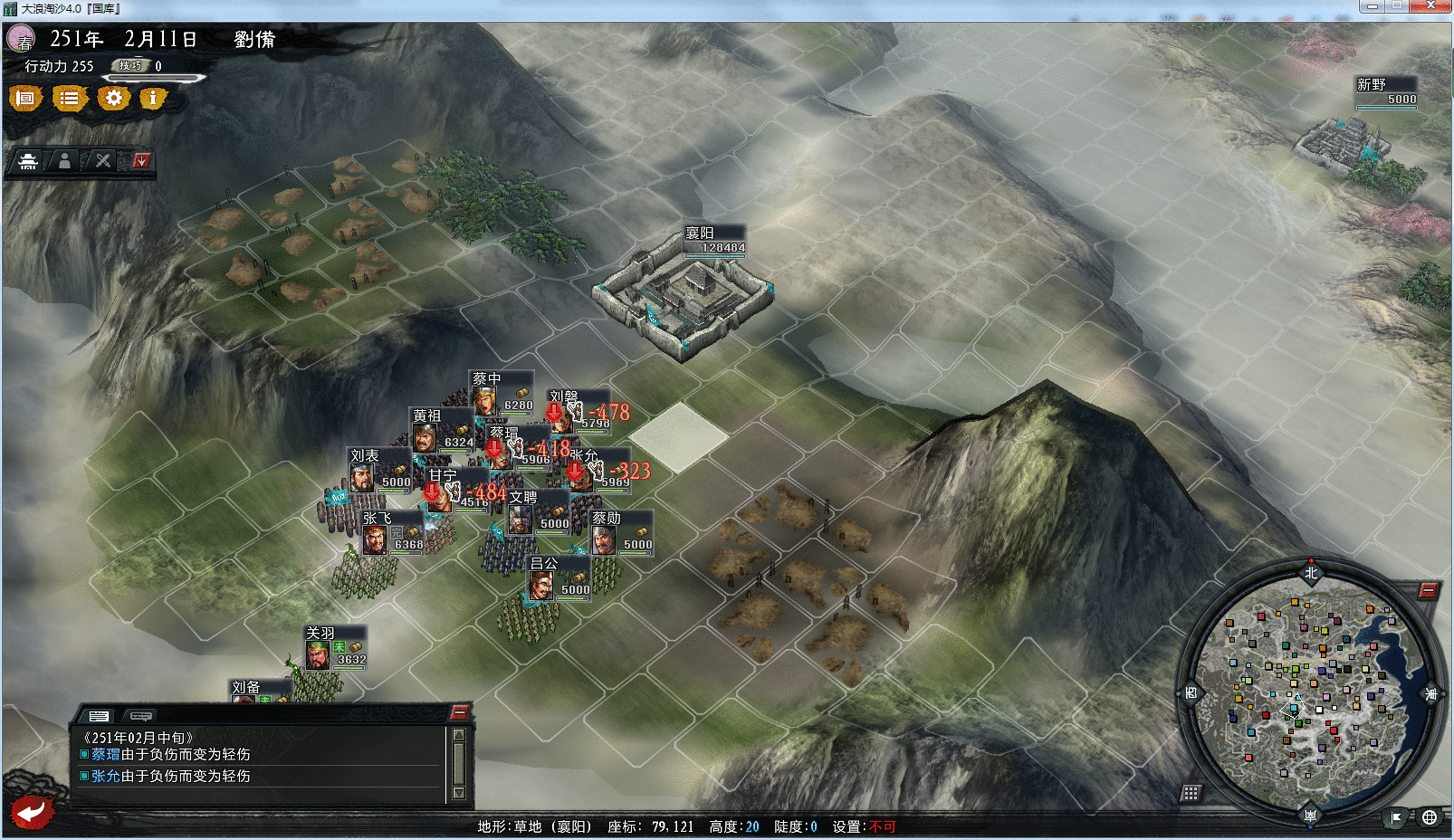Screen dimensions: 1454x840
Task: Minimize the message log panel
Action: [x=459, y=712]
